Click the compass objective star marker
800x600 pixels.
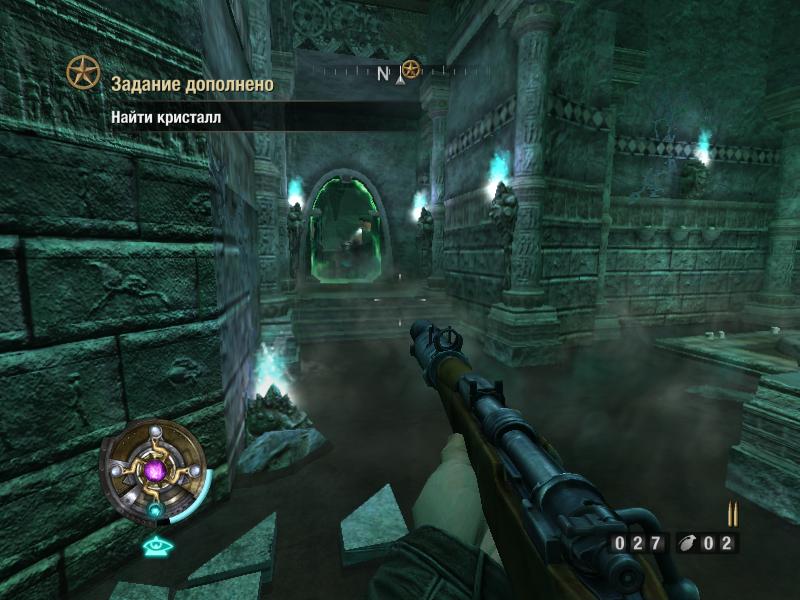pyautogui.click(x=411, y=70)
